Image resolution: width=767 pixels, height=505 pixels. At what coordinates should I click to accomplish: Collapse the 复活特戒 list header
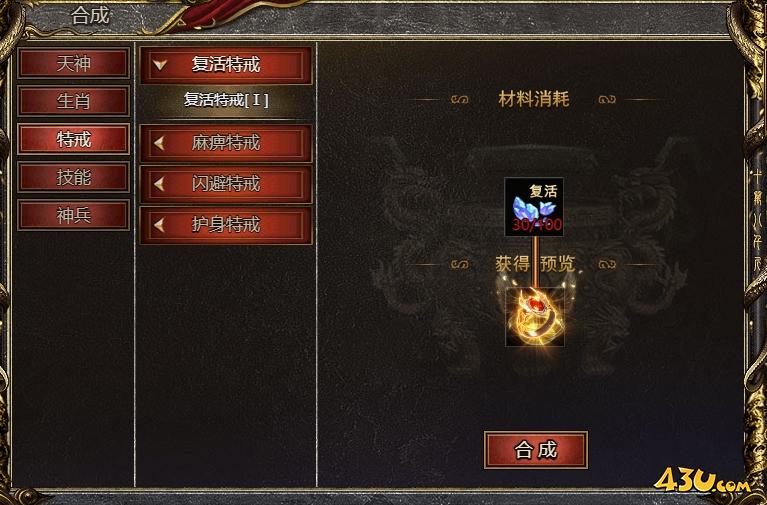pos(225,65)
